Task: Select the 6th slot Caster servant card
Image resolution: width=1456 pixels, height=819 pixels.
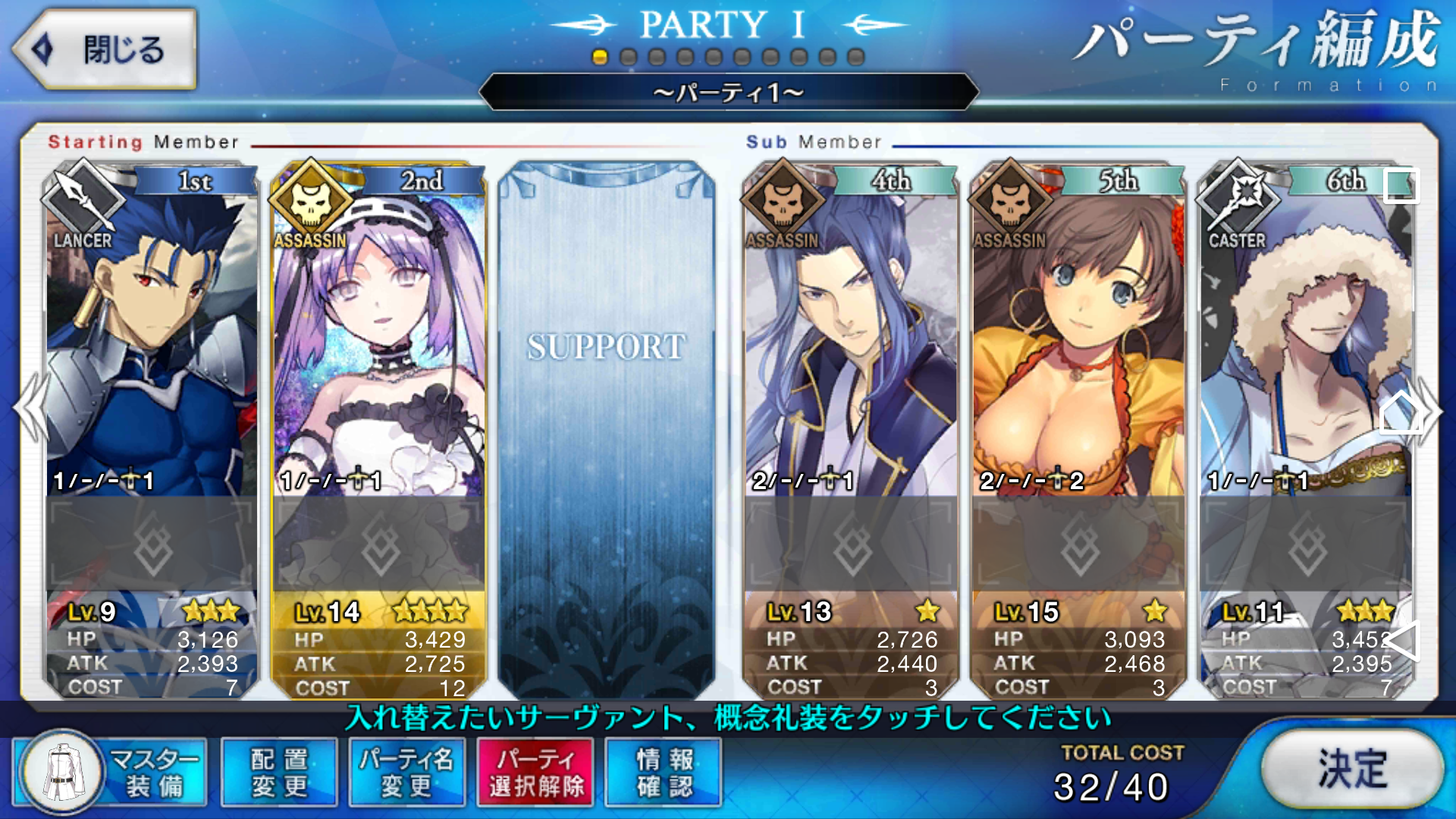Action: tap(1304, 341)
